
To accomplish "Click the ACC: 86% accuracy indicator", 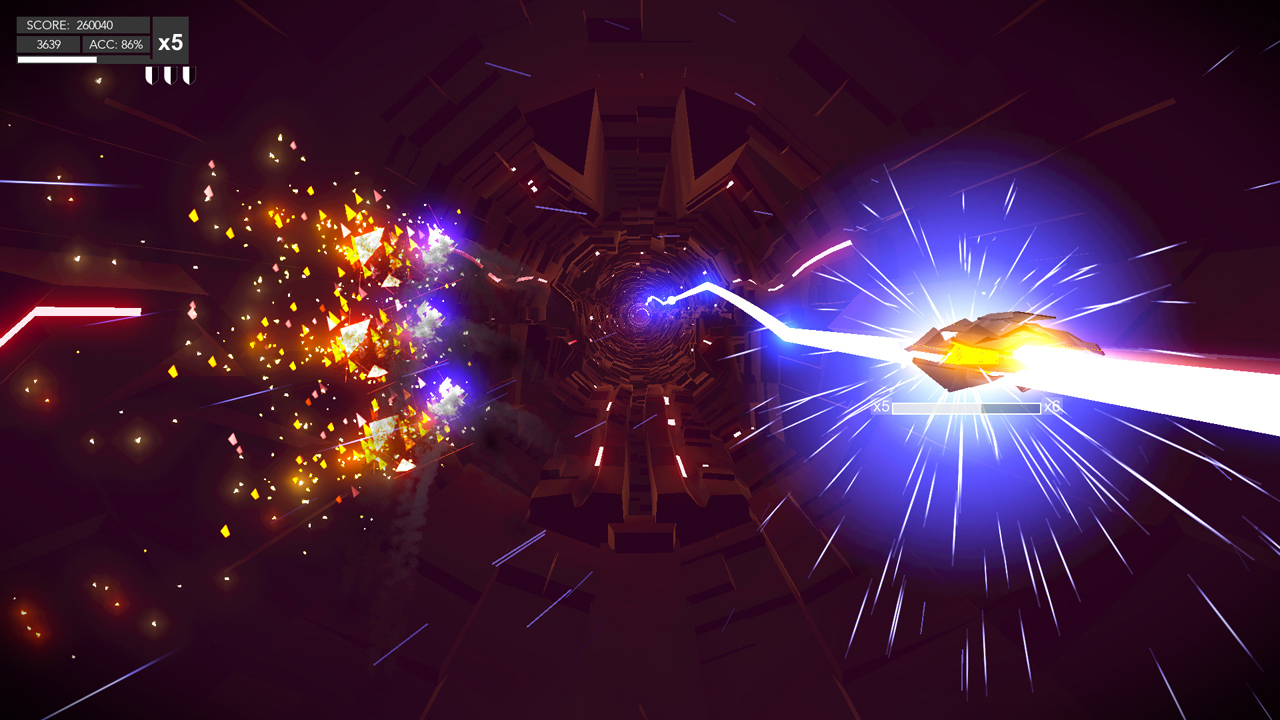I will click(117, 44).
